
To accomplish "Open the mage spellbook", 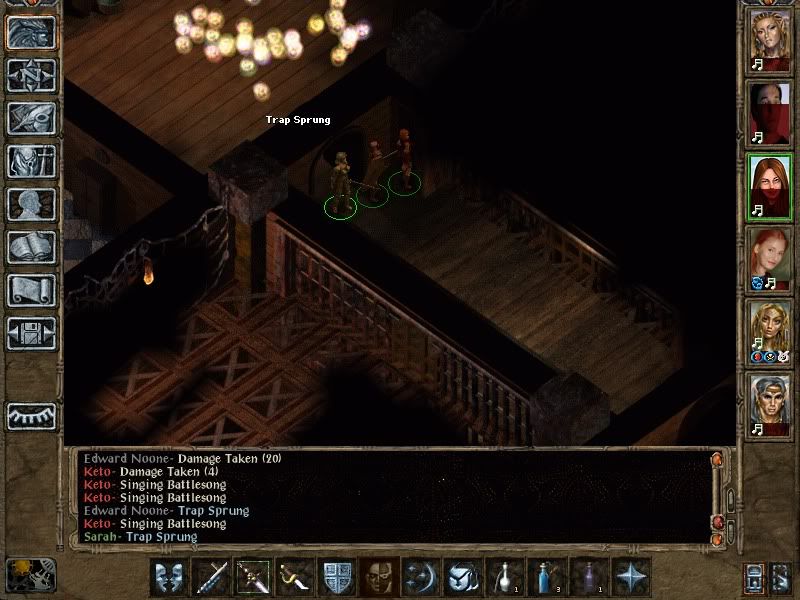I will (x=31, y=247).
